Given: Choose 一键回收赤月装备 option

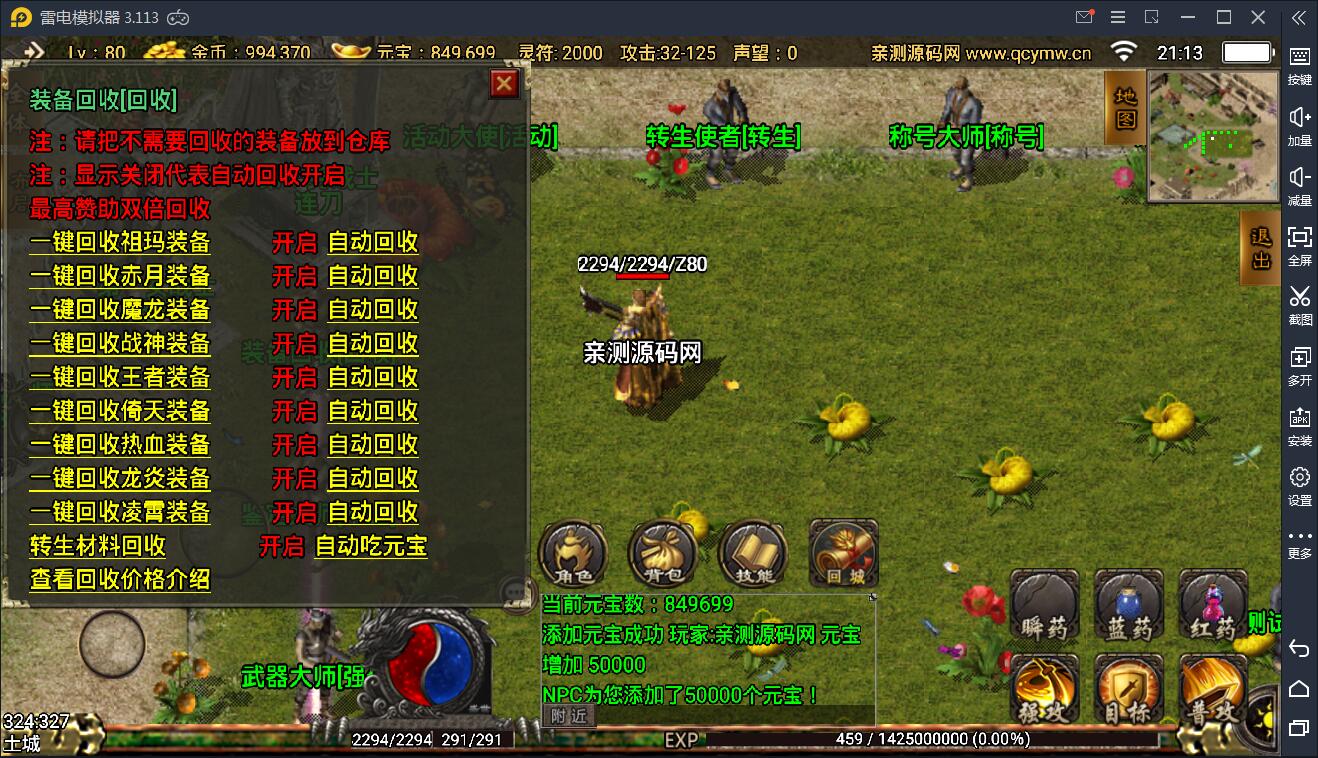Looking at the screenshot, I should click(x=120, y=276).
